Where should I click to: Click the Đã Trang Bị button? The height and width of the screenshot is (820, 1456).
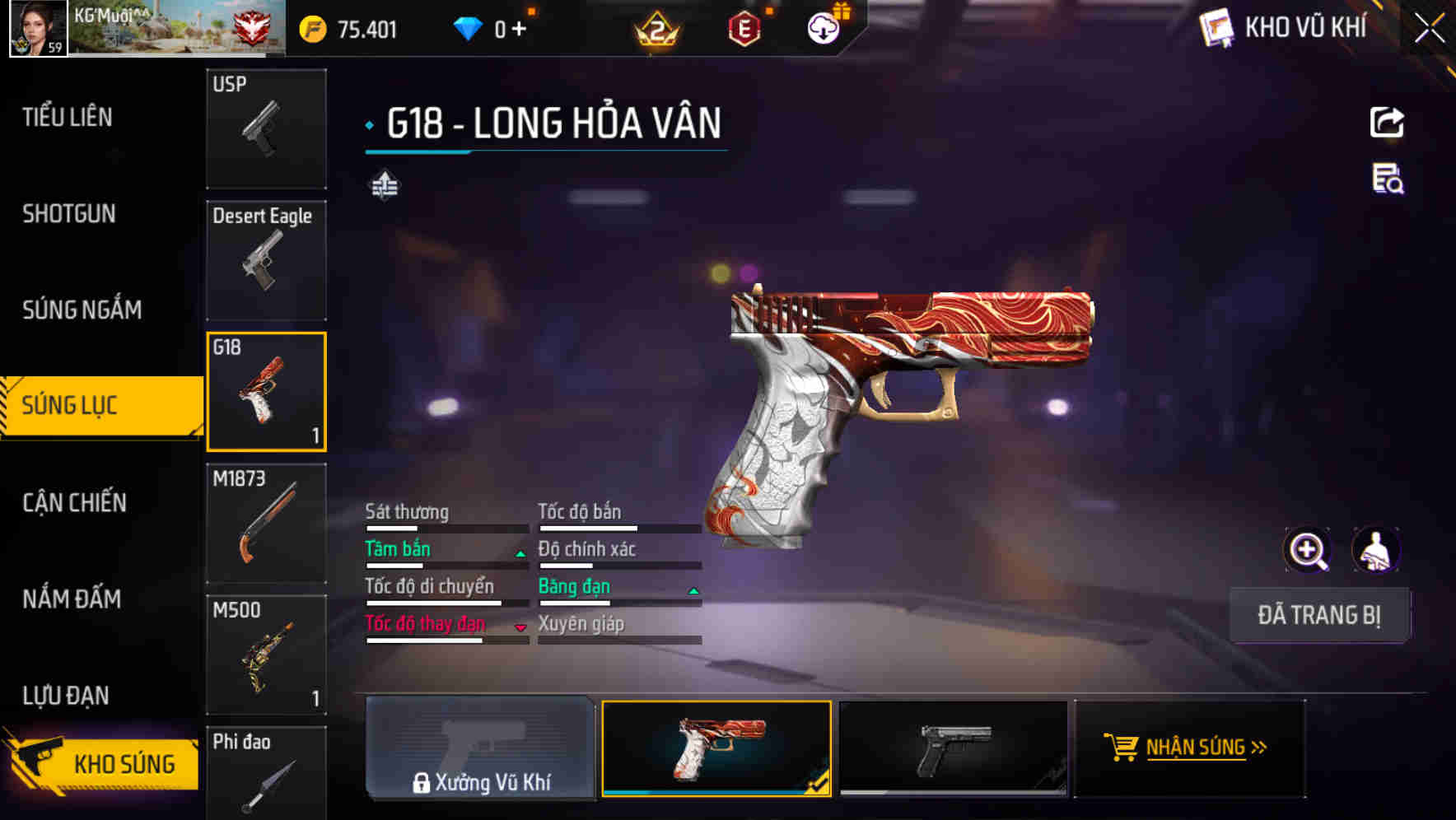point(1318,615)
